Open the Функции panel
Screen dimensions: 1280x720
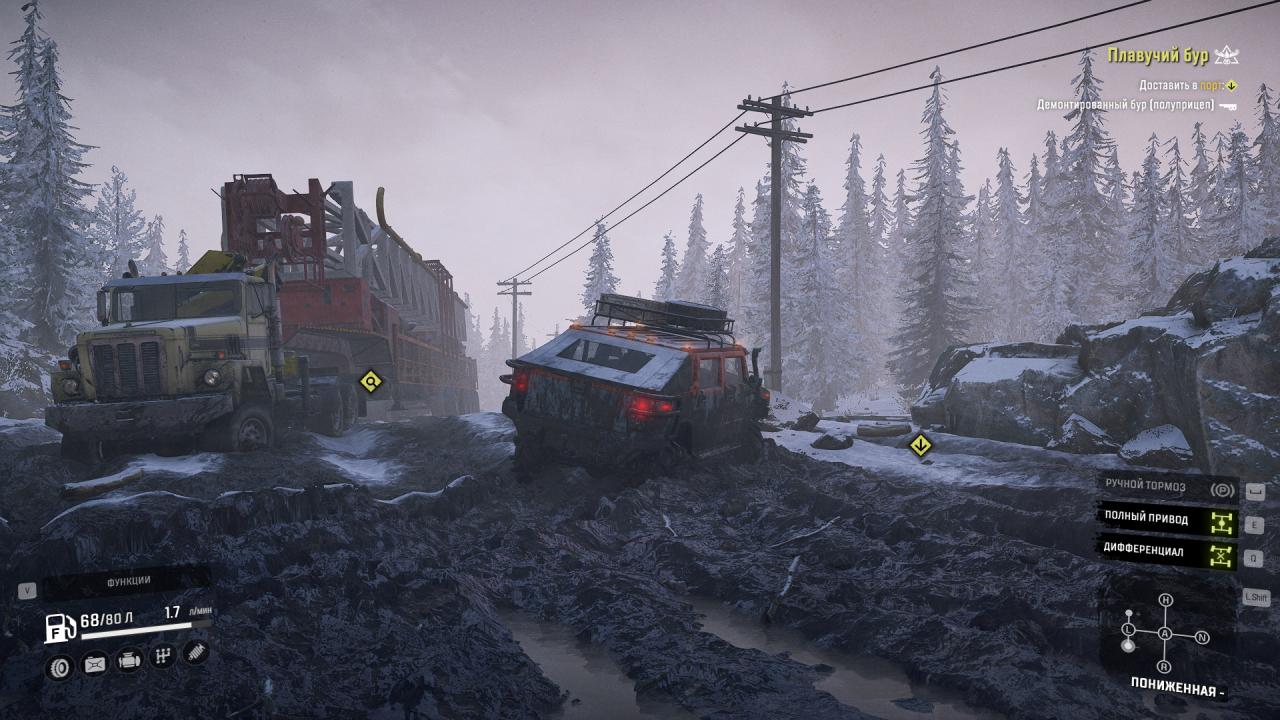128,581
